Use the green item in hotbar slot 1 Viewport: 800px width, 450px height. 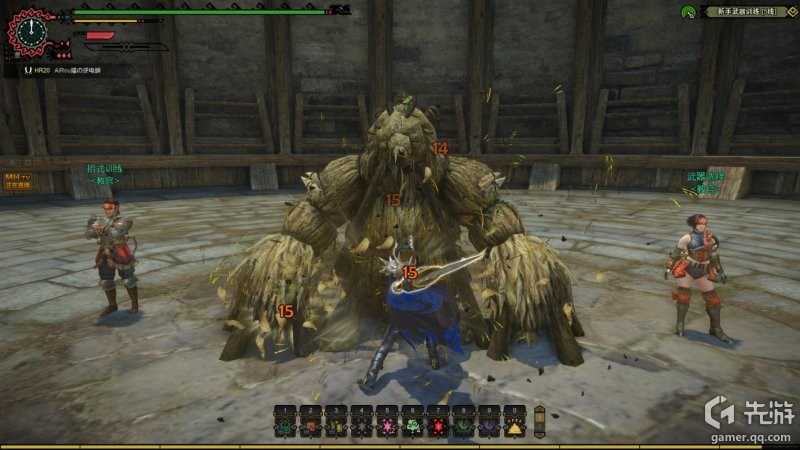(284, 424)
